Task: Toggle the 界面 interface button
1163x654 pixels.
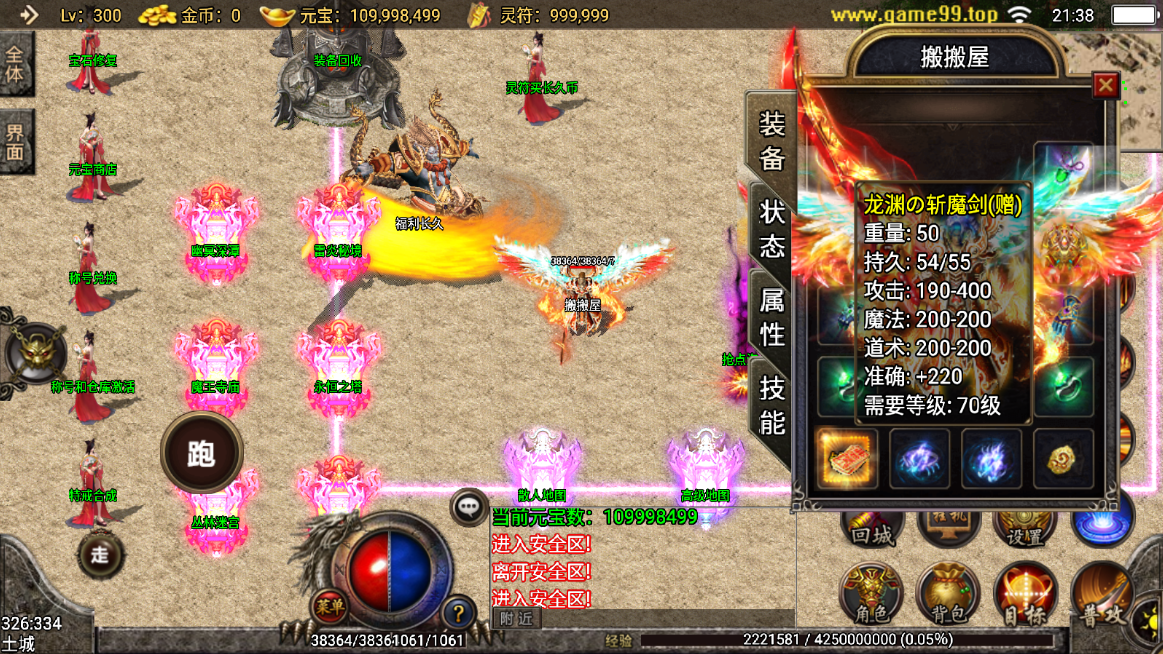Action: (16, 141)
